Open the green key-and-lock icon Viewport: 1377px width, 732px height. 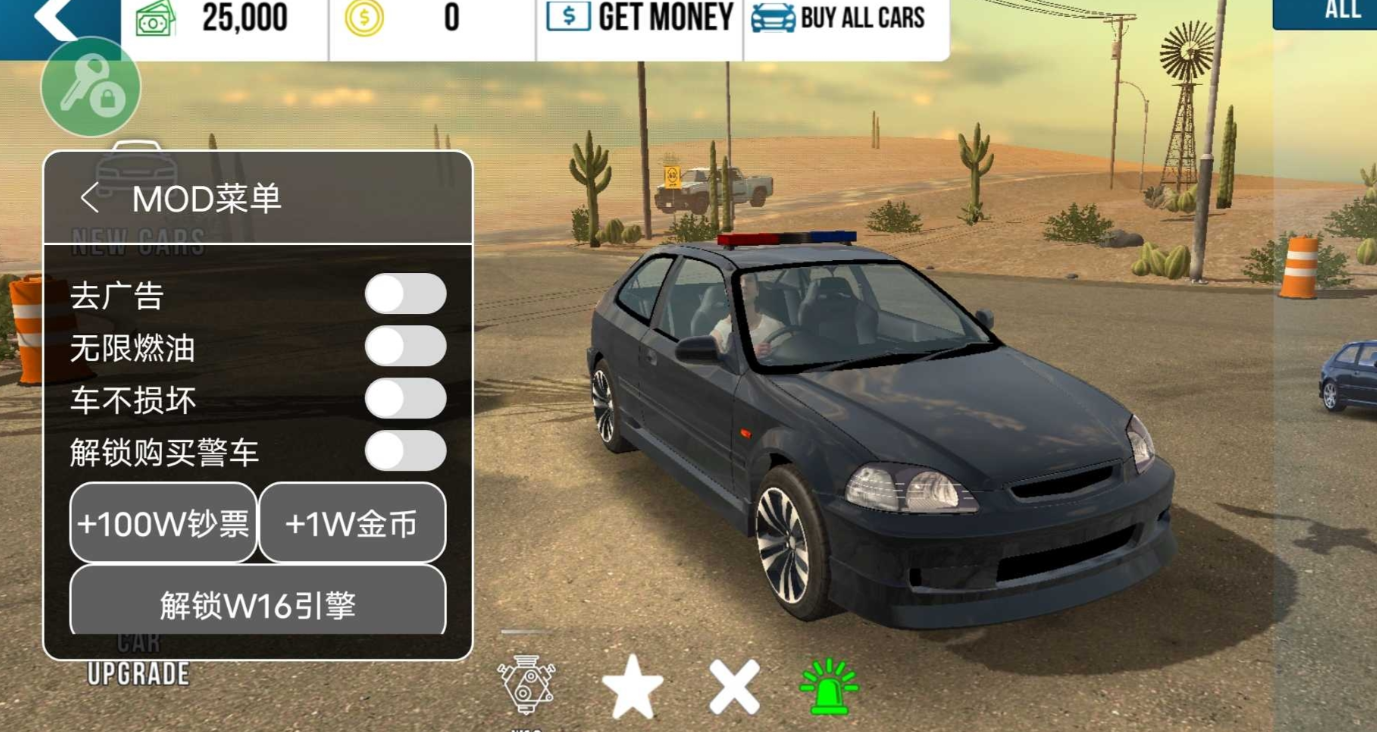point(90,87)
